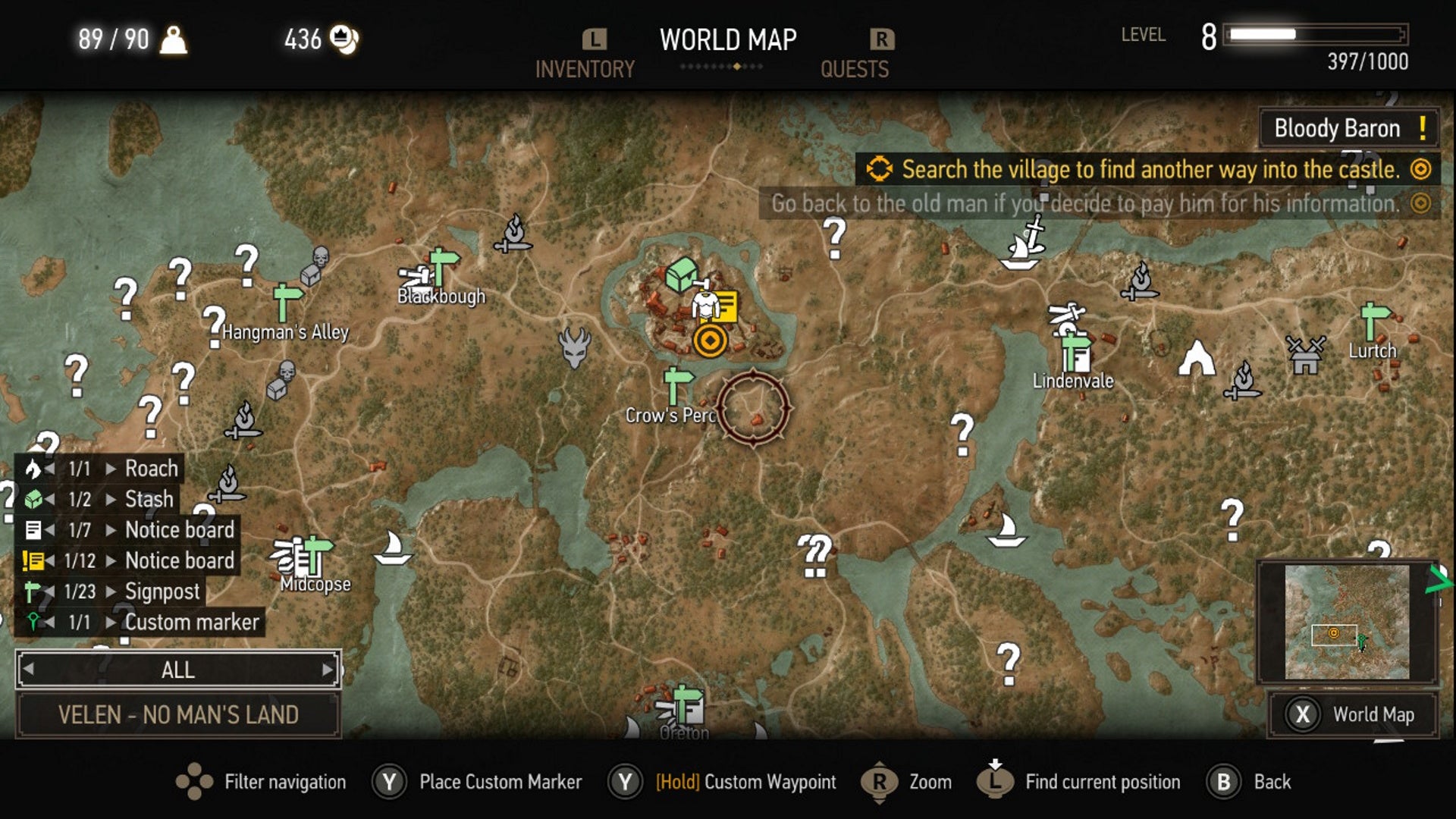Switch to the Inventory tab

(584, 69)
